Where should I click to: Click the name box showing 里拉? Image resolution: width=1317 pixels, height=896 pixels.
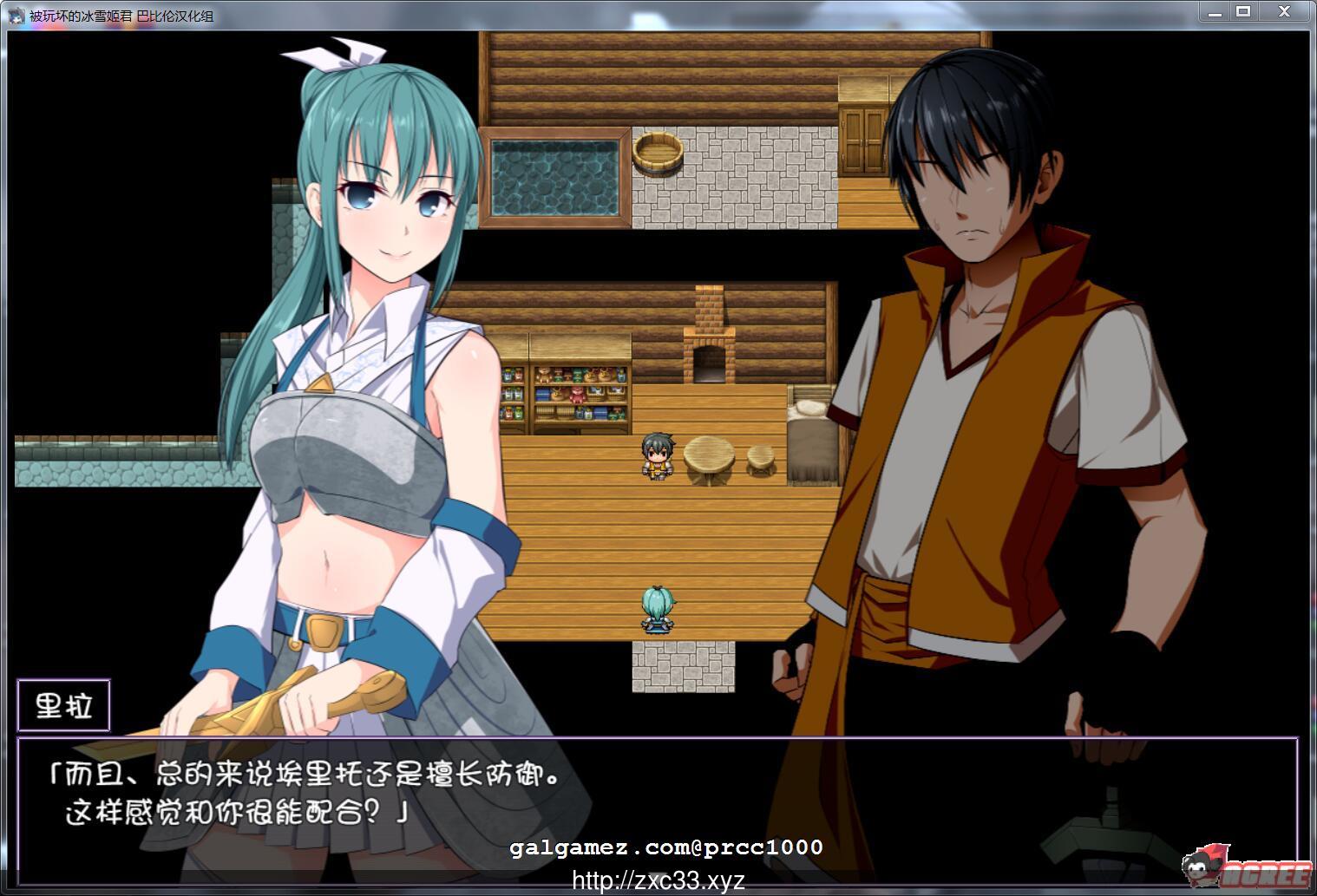pyautogui.click(x=63, y=703)
